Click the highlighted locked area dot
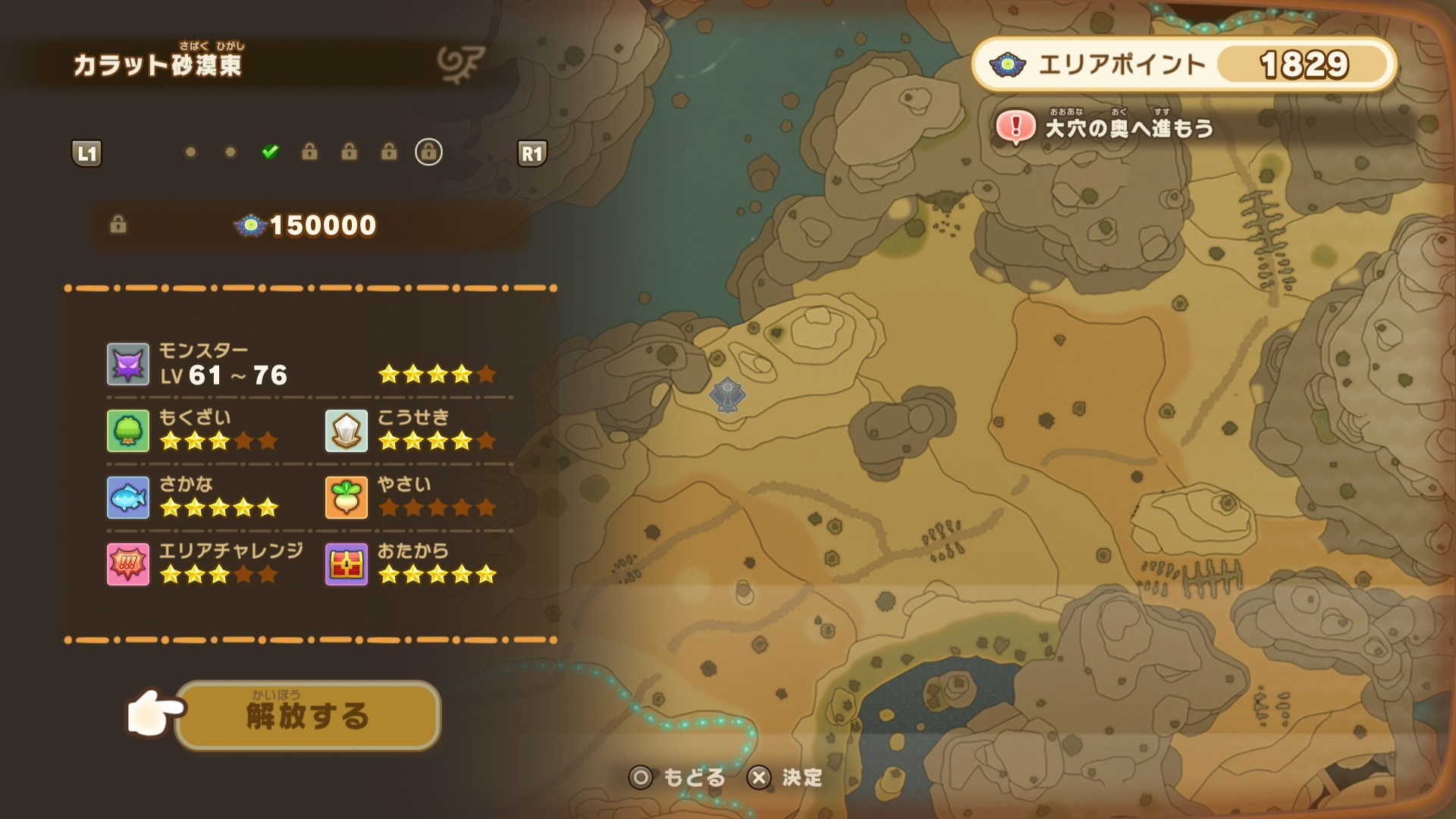The height and width of the screenshot is (819, 1456). coord(428,152)
